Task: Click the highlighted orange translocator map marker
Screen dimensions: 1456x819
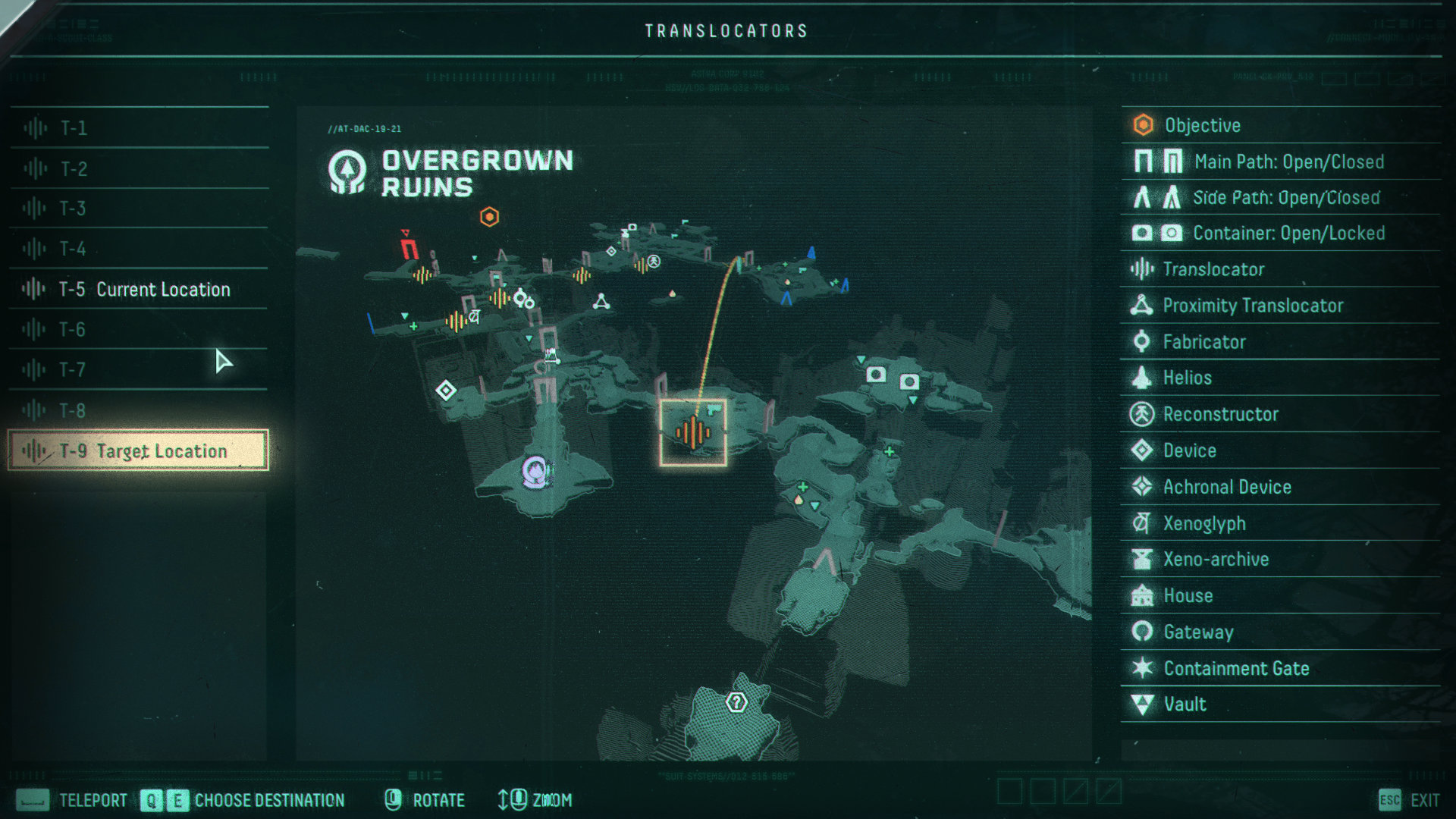Action: tap(692, 432)
